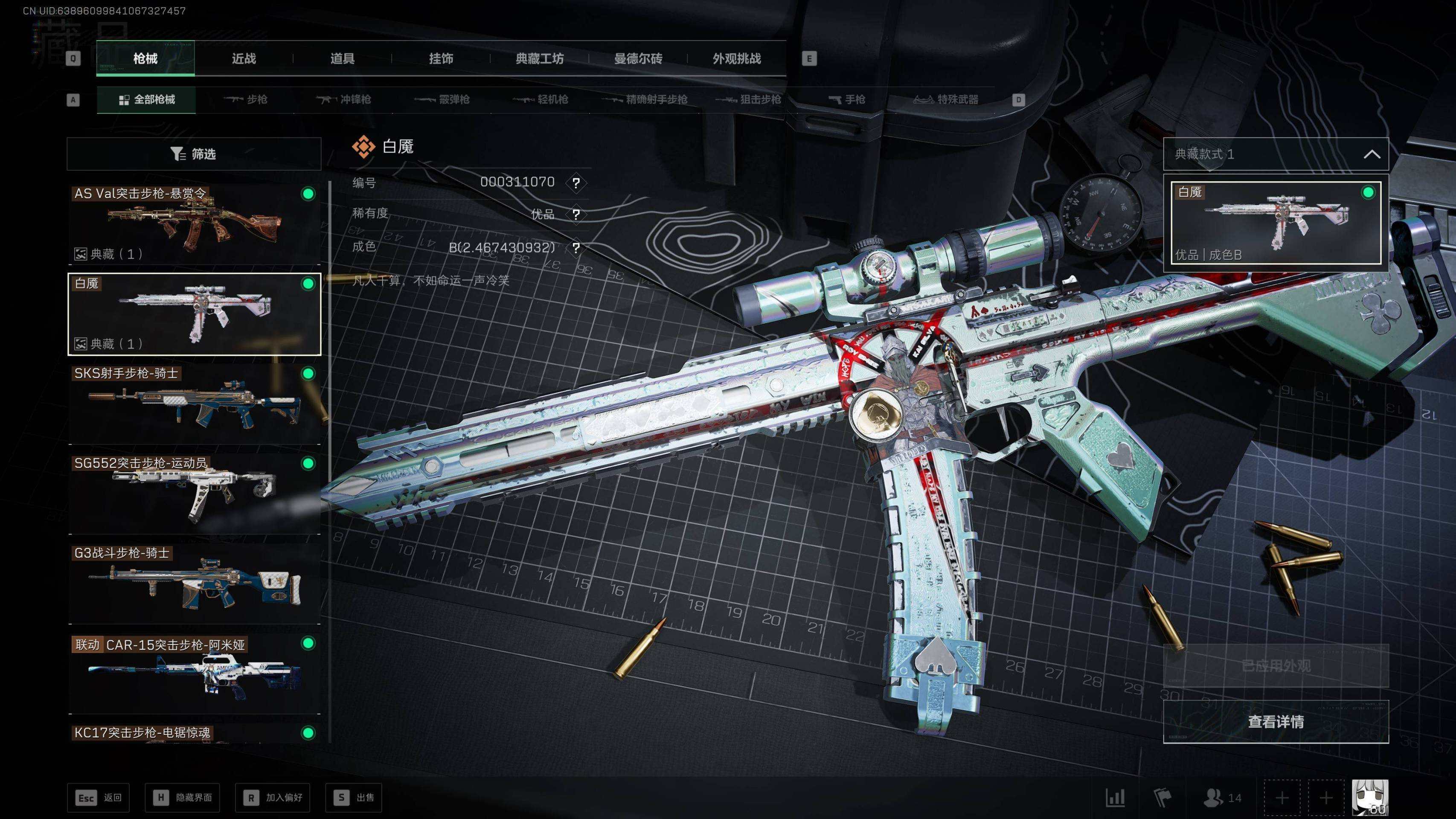Select the G3战斗步枪-骑士 skin

click(194, 584)
